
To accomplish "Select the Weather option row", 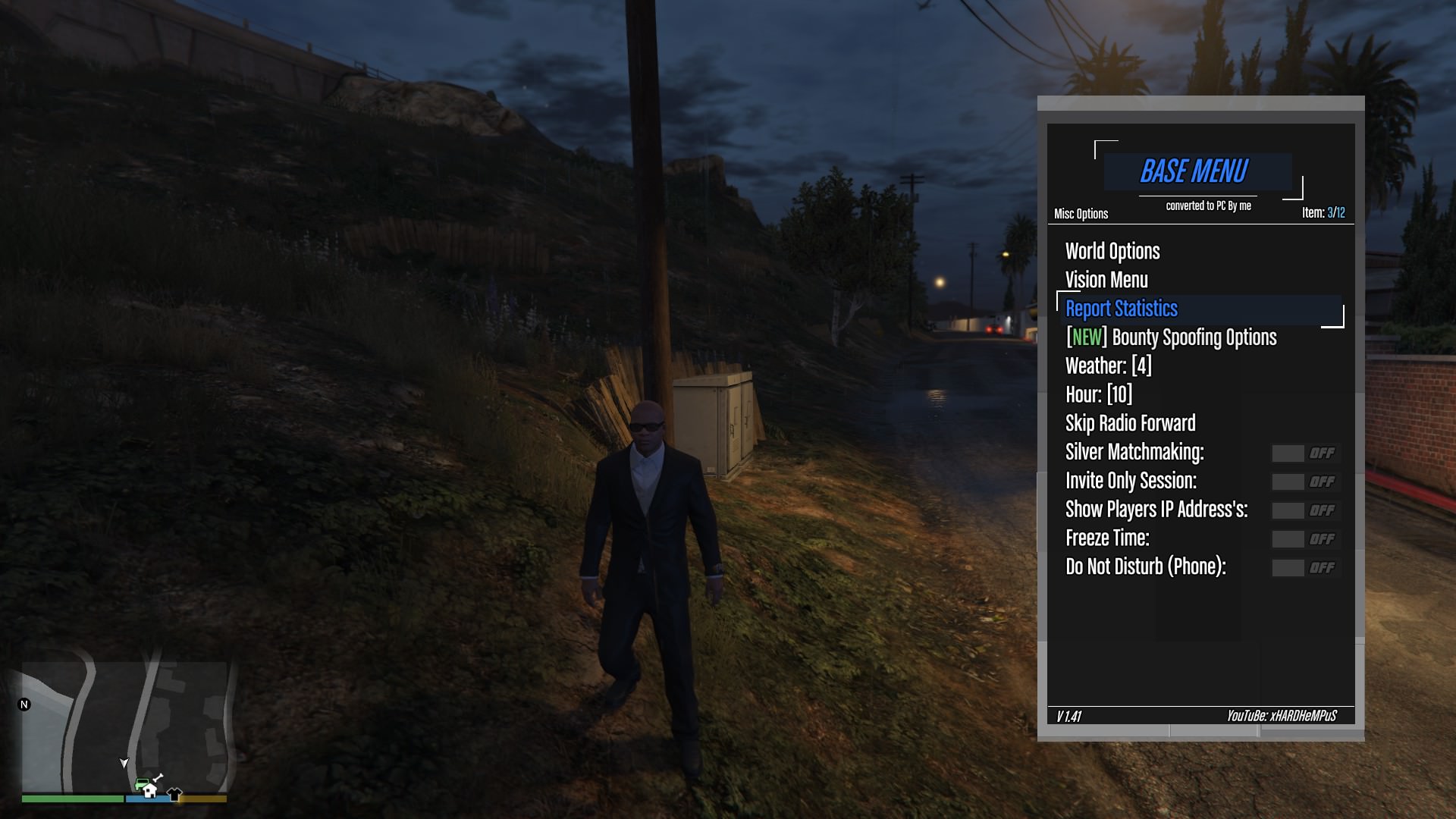I will (1108, 366).
